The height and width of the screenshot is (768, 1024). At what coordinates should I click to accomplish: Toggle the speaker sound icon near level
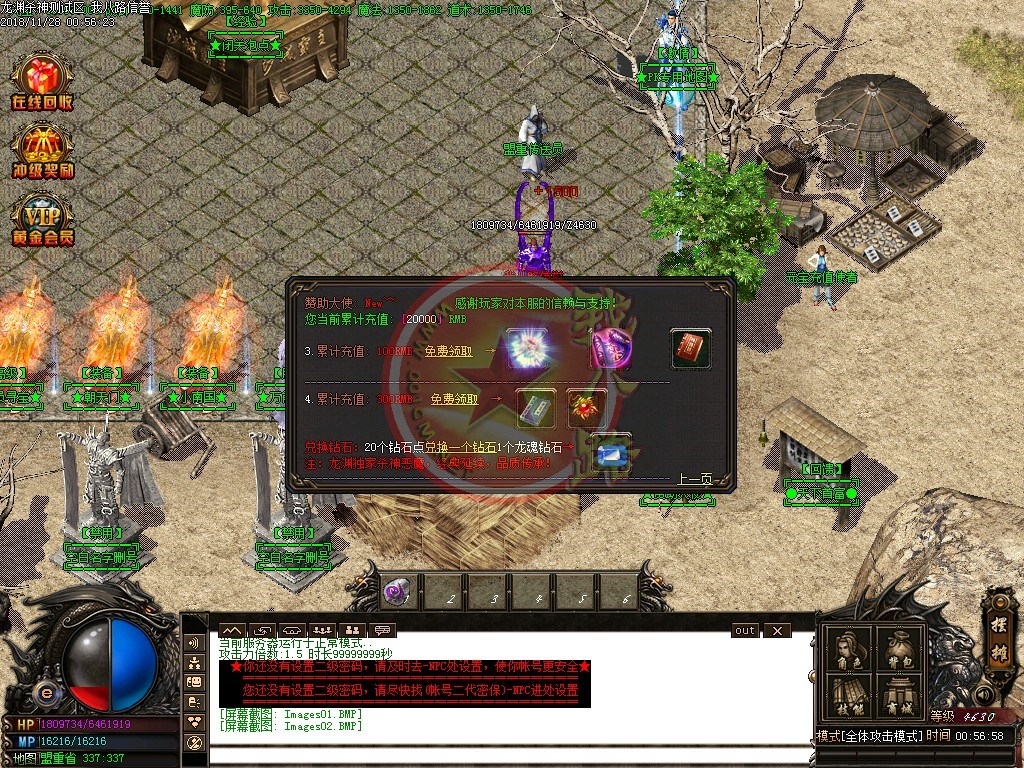click(x=983, y=694)
